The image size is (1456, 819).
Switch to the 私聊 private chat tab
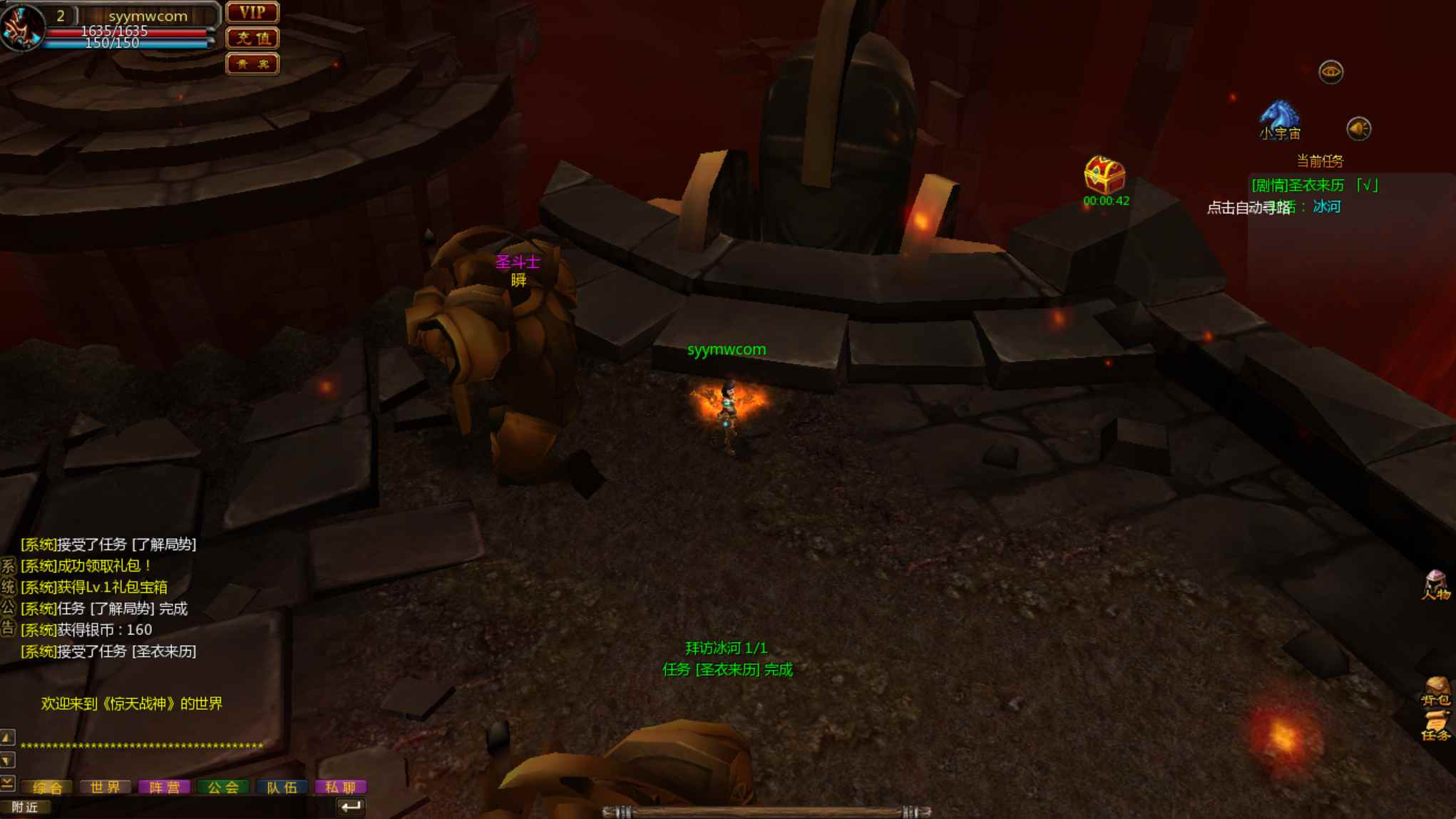pos(340,787)
